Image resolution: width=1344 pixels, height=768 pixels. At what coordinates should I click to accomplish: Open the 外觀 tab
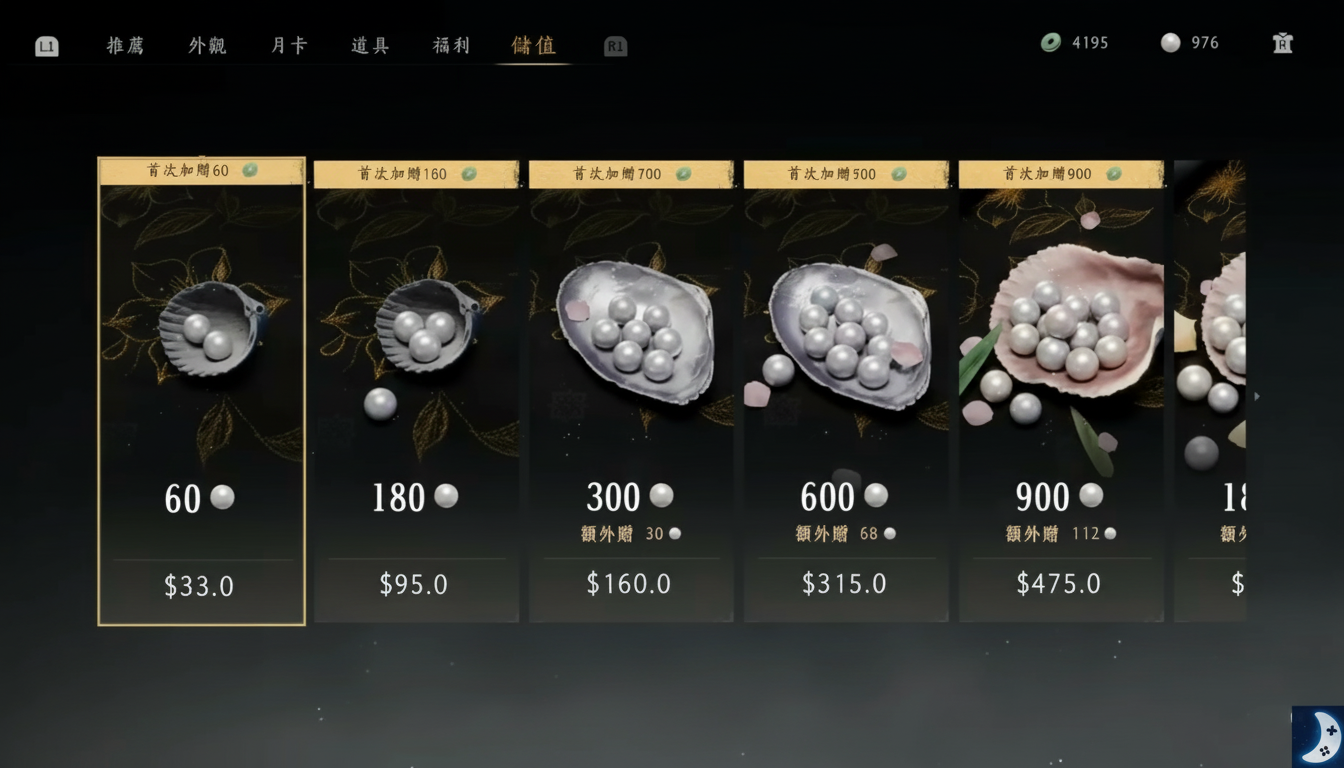click(x=207, y=46)
